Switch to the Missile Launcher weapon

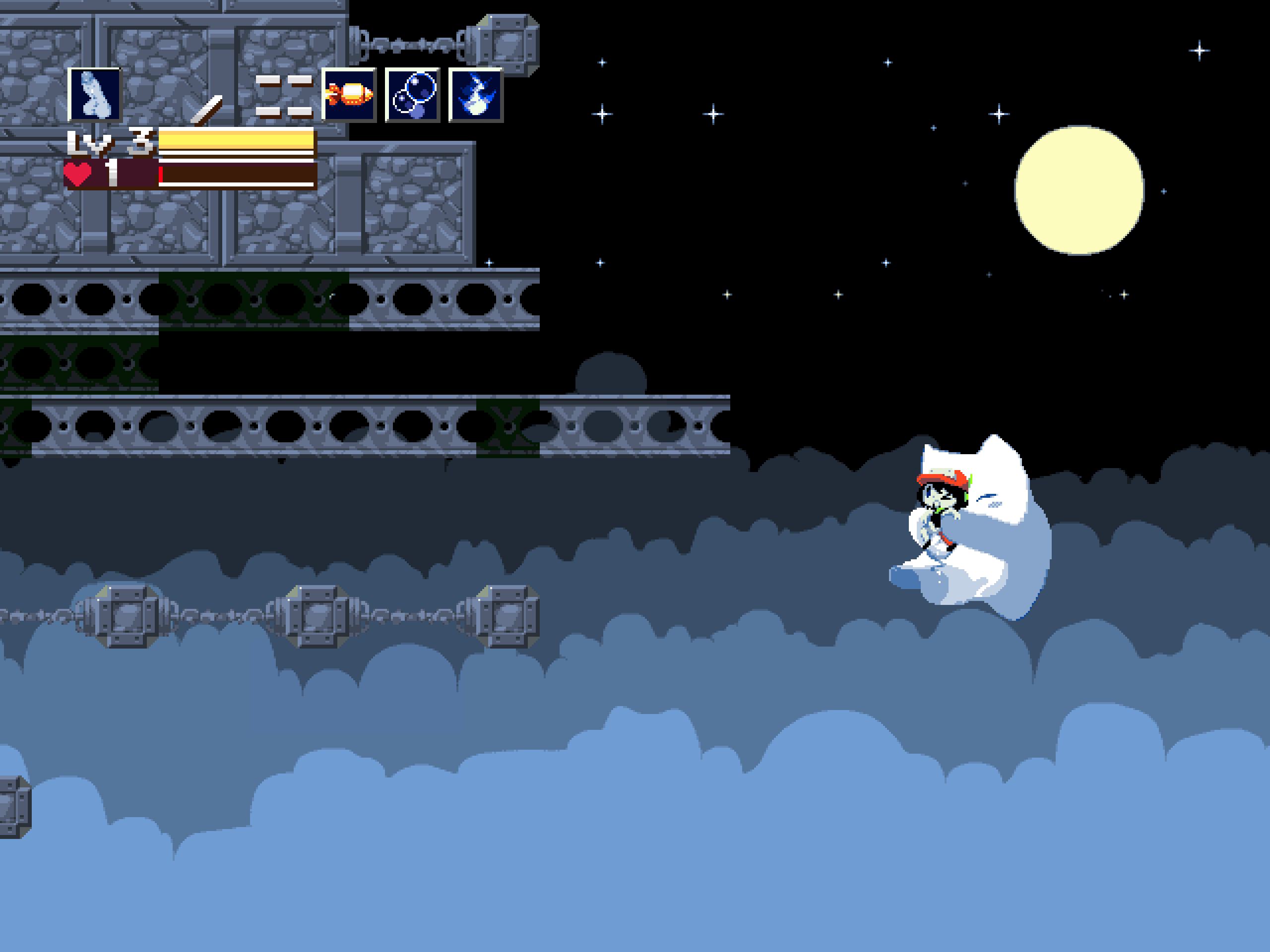tap(348, 95)
